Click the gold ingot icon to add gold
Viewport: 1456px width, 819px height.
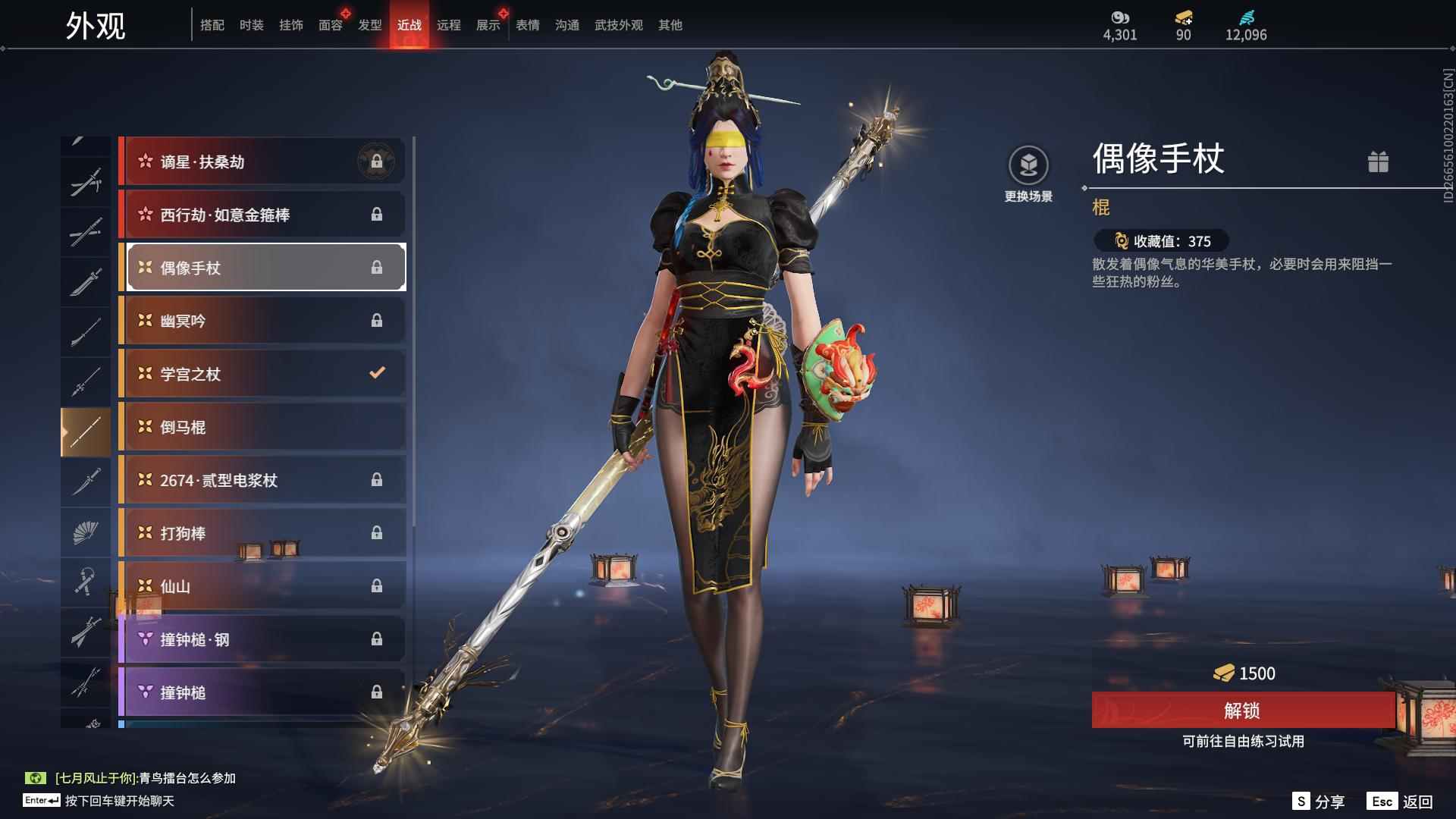1183,17
